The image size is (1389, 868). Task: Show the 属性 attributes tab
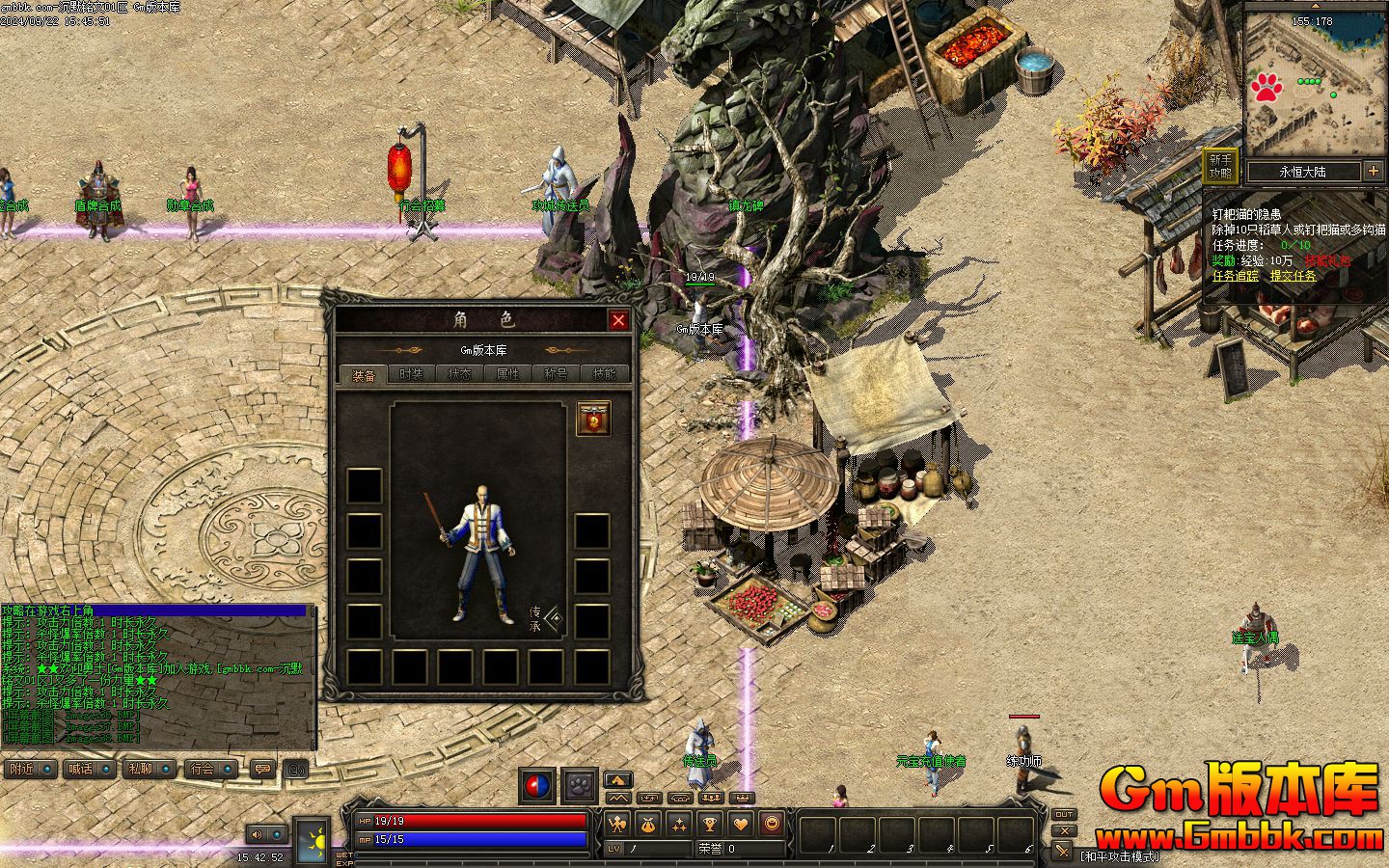point(508,374)
